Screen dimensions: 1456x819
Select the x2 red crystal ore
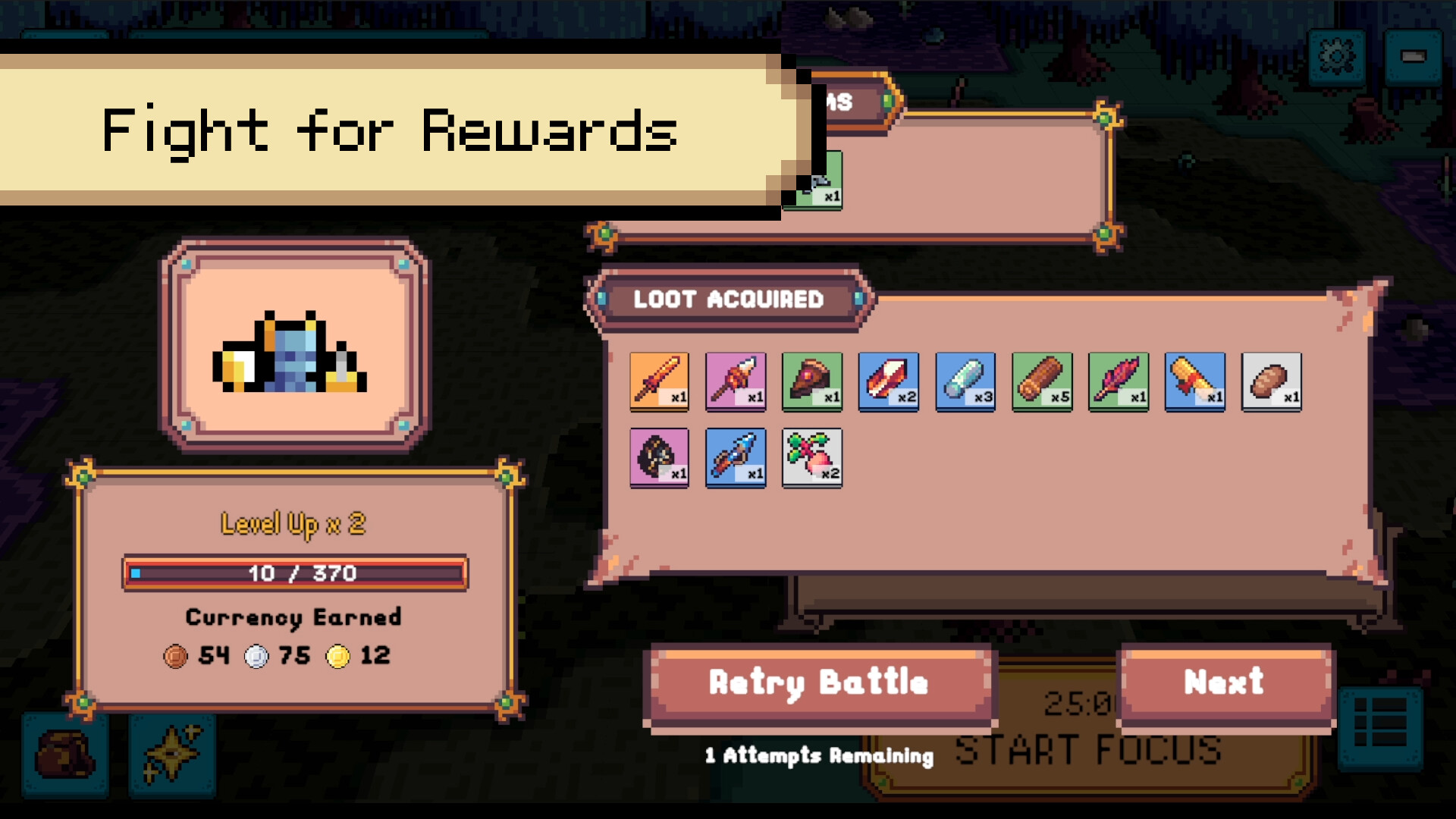[888, 381]
